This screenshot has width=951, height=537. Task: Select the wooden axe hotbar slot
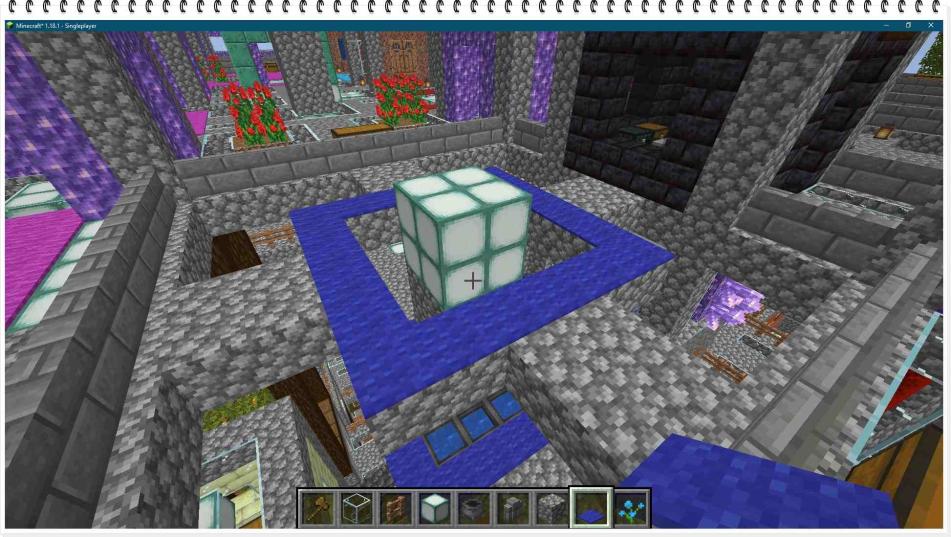pyautogui.click(x=318, y=509)
